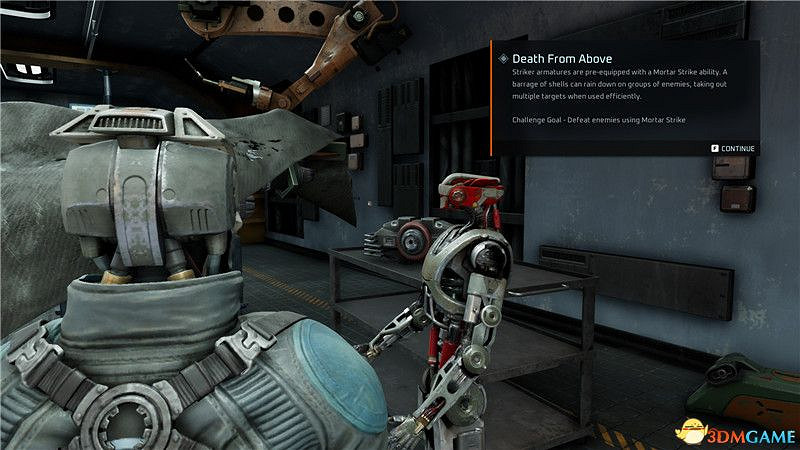Continue past the Death From Above tutorial

tap(733, 149)
